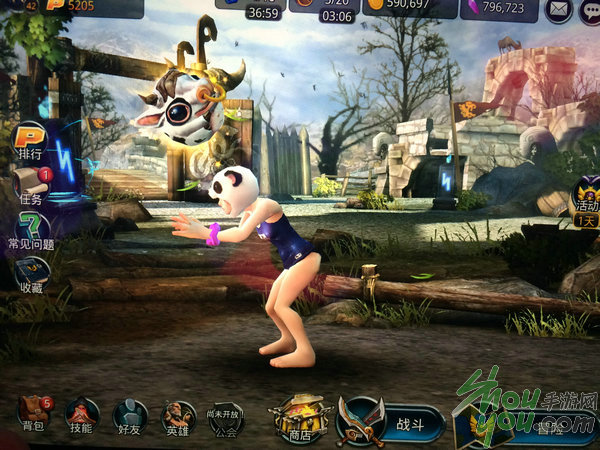
Task: Tap the gold coin currency counter
Action: 416,8
